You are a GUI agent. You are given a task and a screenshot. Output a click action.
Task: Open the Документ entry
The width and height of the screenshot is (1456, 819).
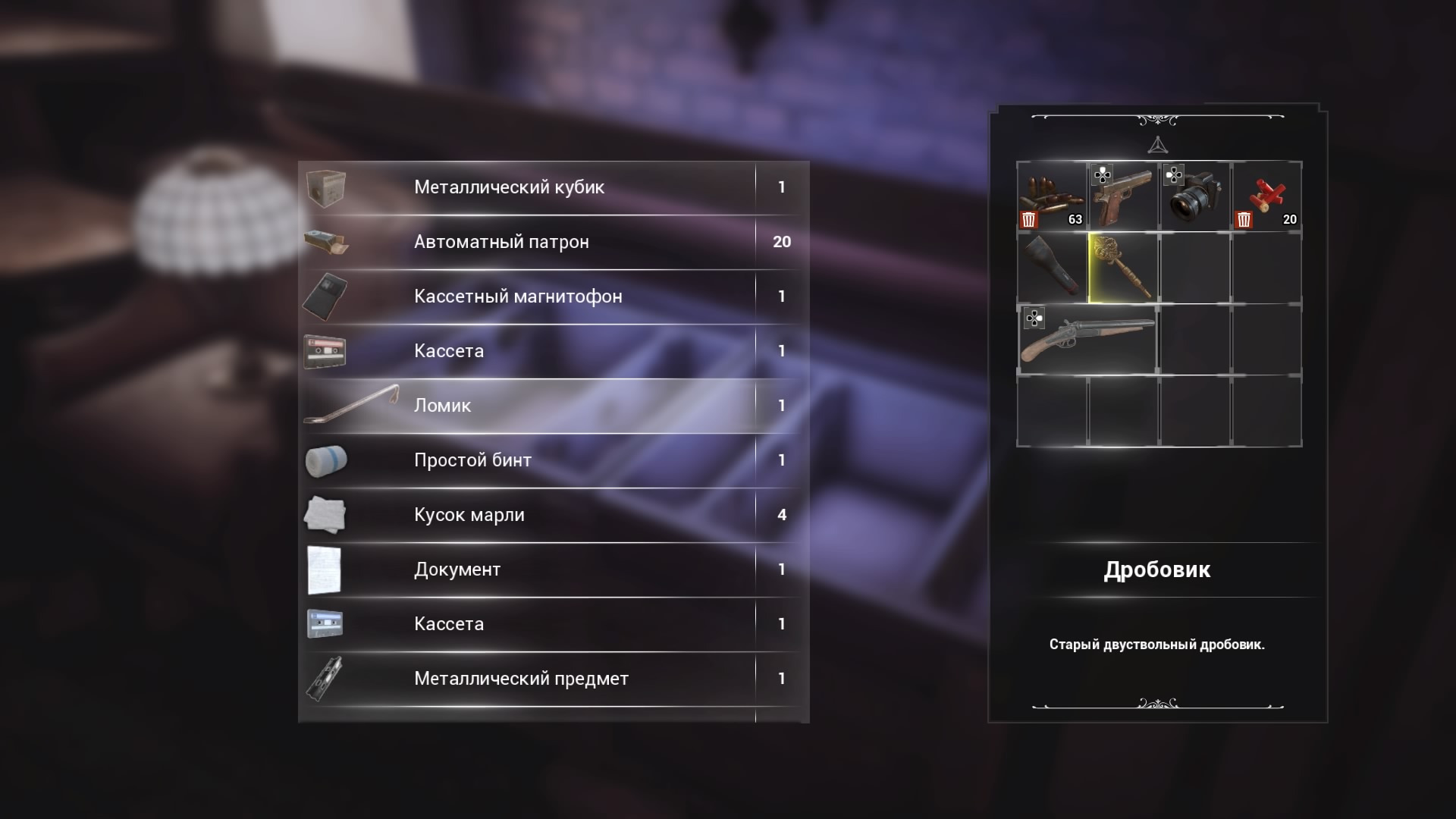[x=552, y=570]
